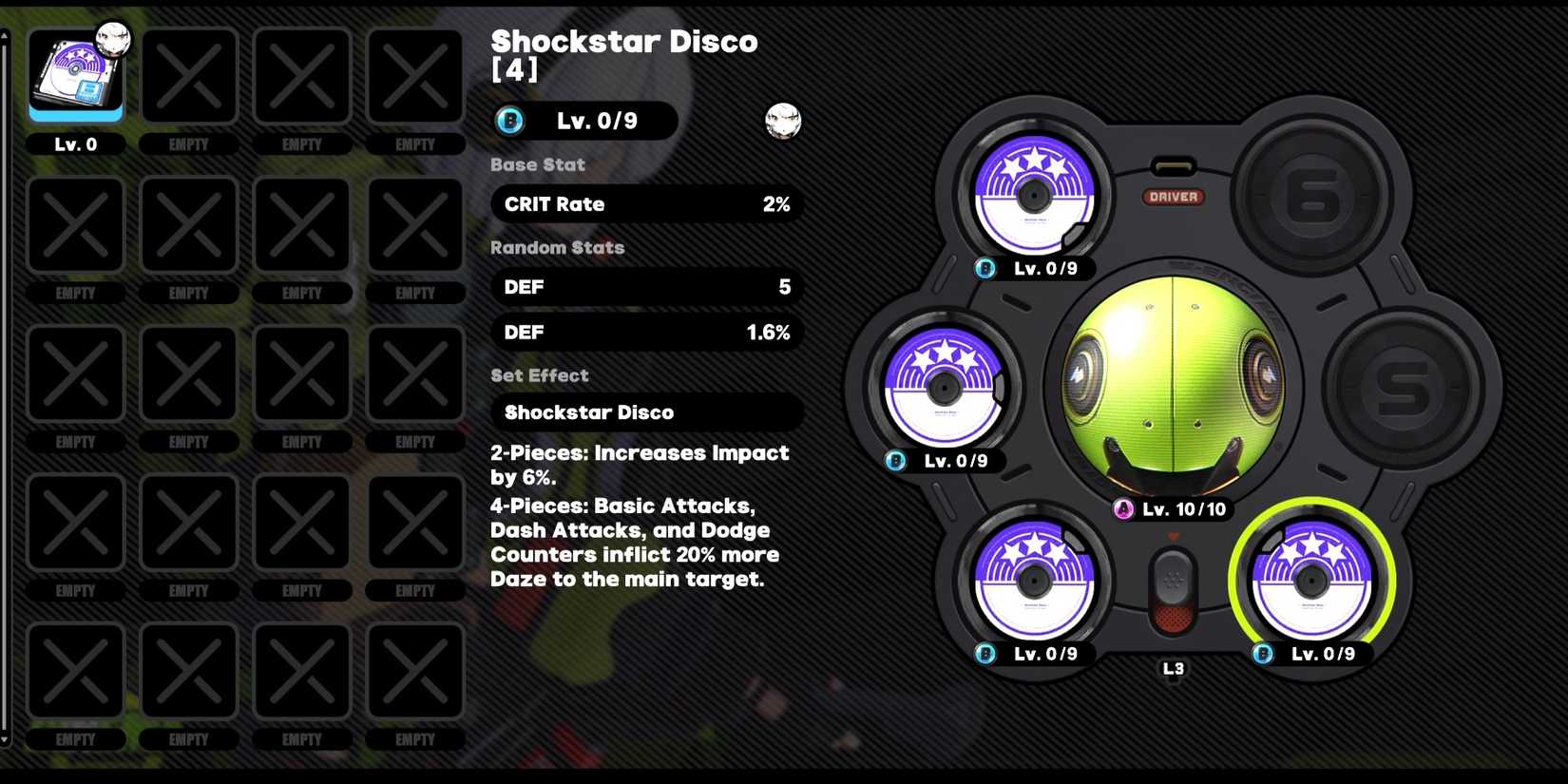Screen dimensions: 1568x784
Task: Open the Base Stat details
Action: point(537,164)
